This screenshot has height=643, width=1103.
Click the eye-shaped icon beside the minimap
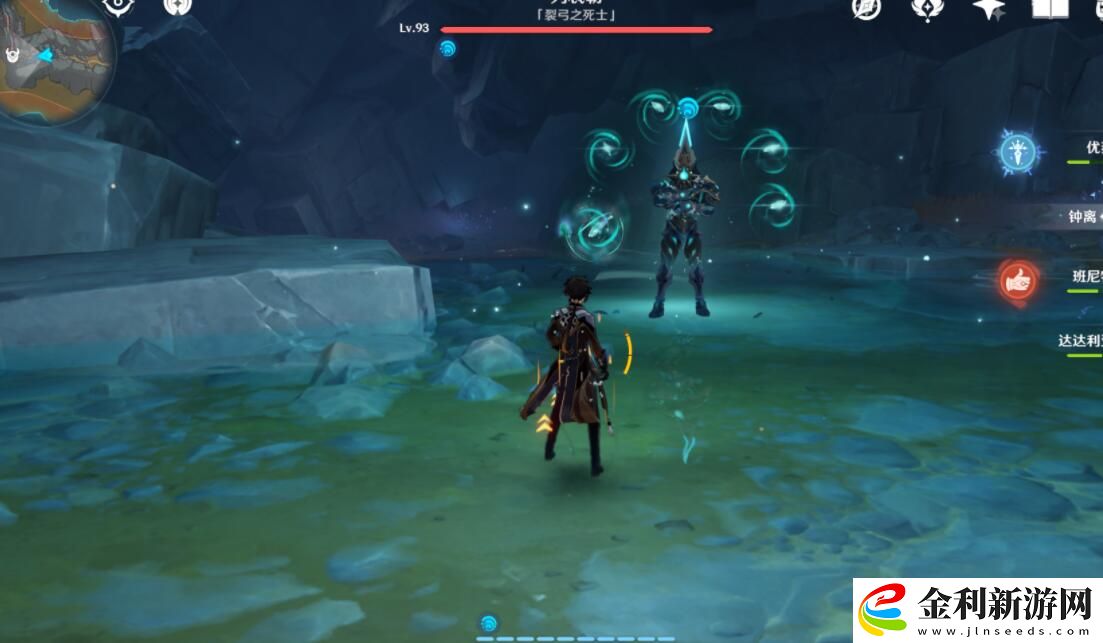(x=119, y=6)
